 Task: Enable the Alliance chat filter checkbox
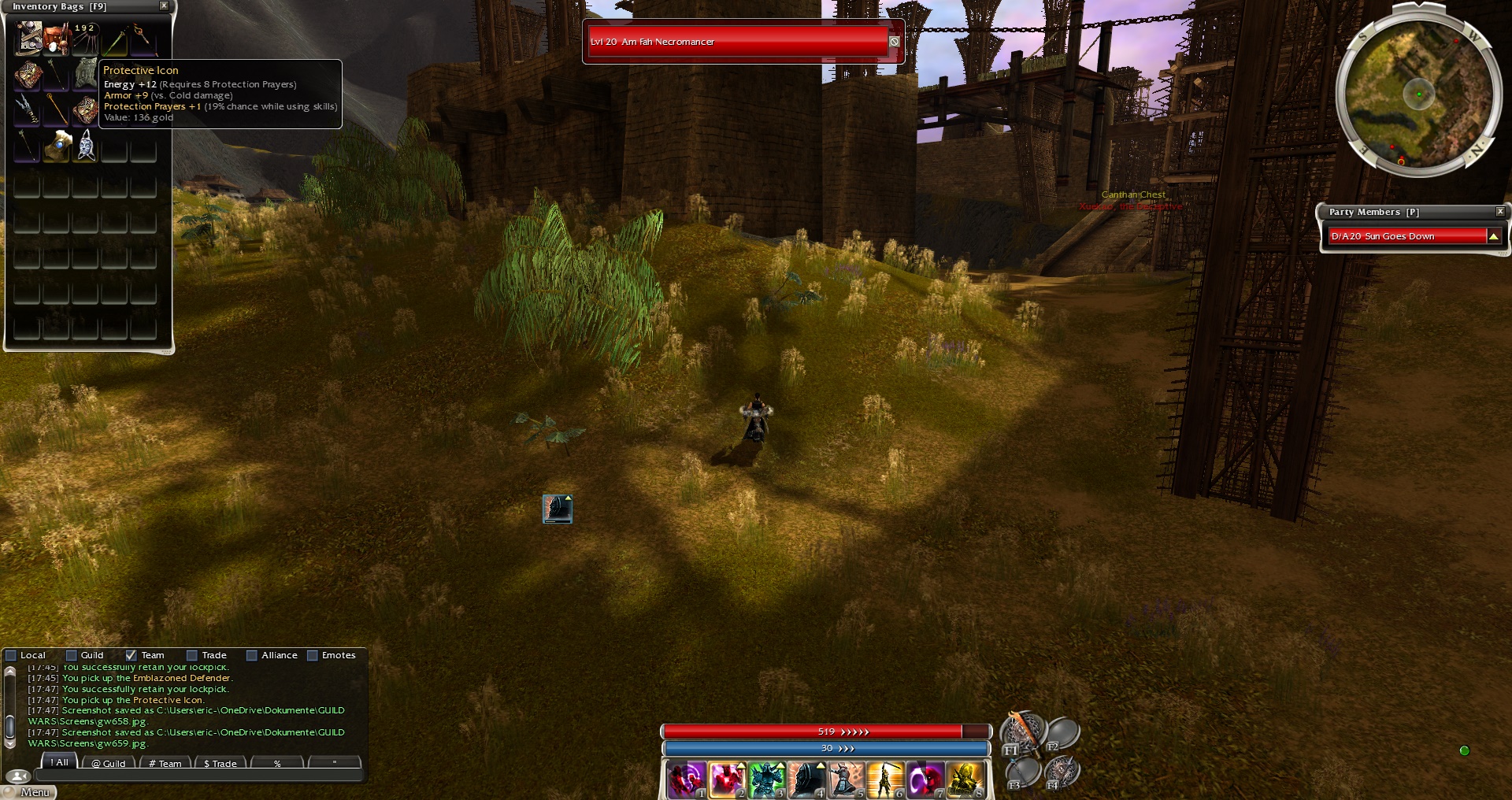pos(252,655)
